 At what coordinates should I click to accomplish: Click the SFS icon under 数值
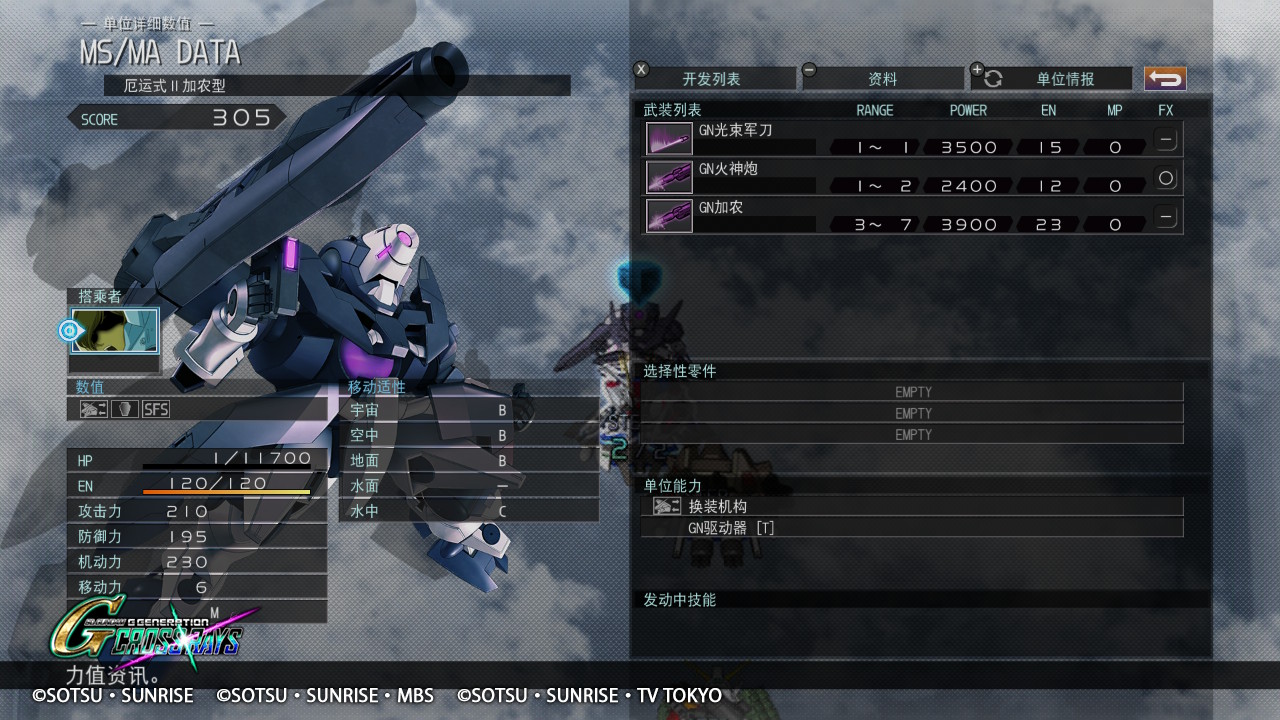(x=156, y=409)
